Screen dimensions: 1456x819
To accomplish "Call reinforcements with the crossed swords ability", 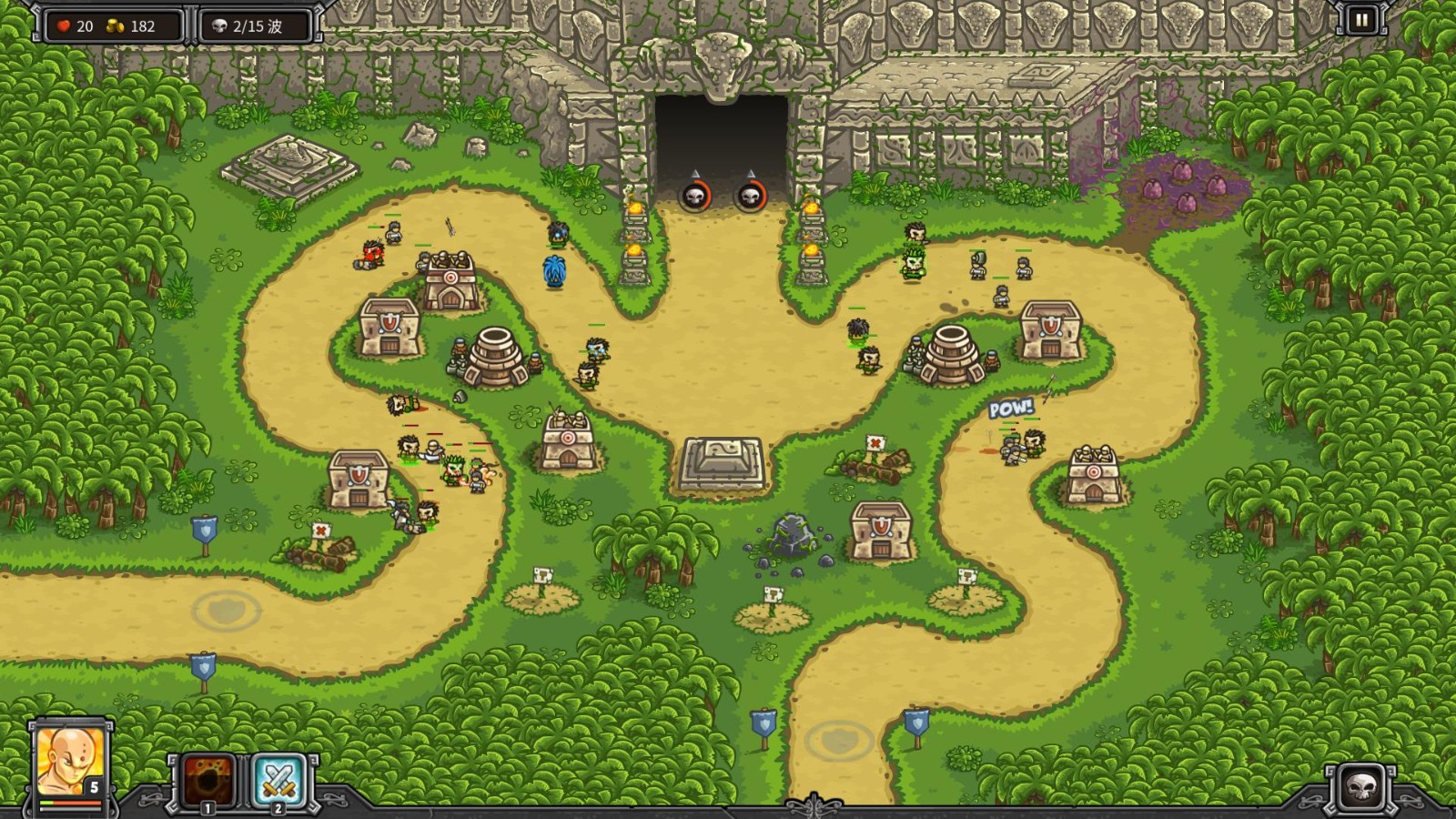I will [278, 779].
